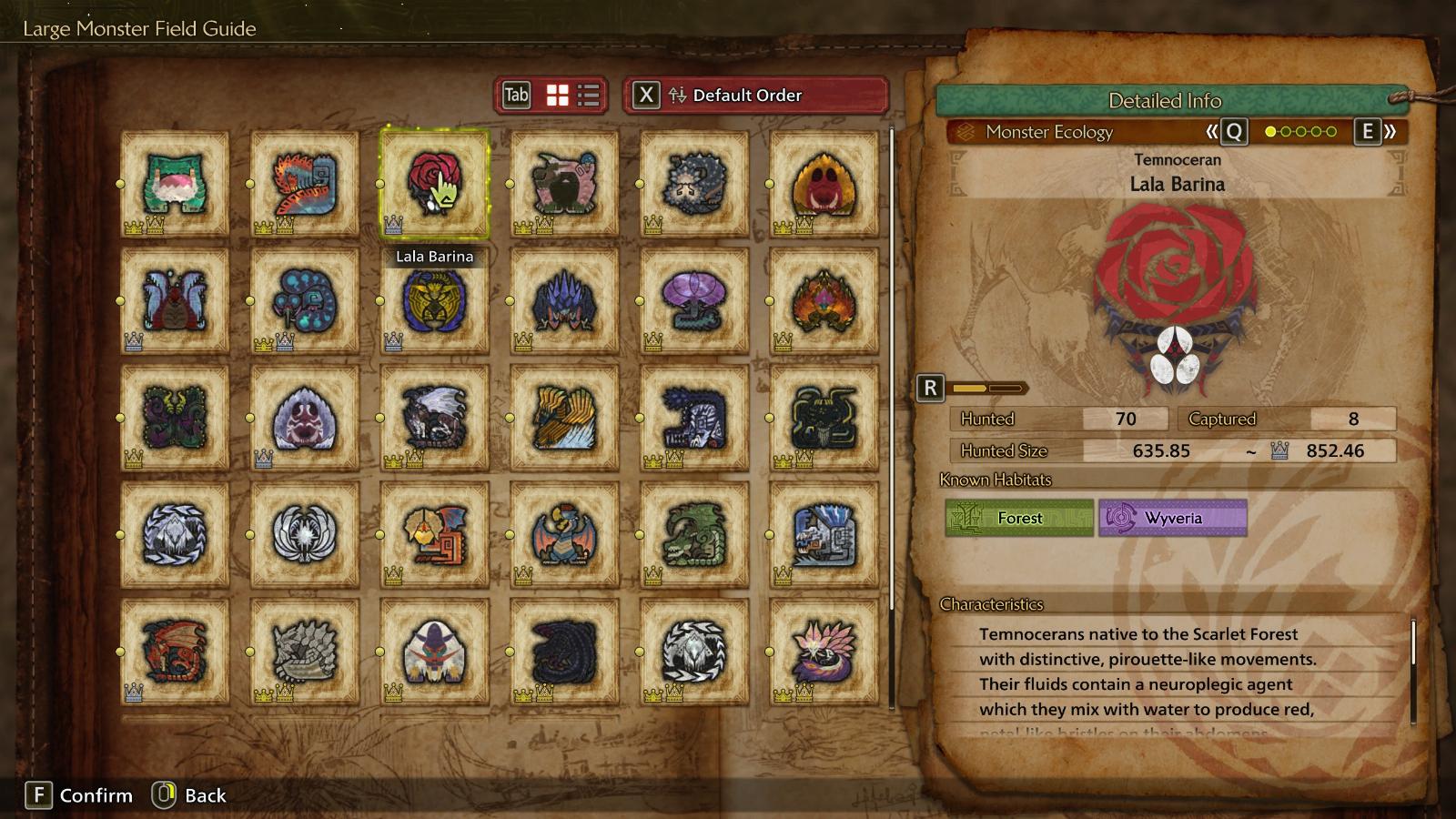Select the Lala Barina rose icon tile
This screenshot has height=819, width=1456.
[434, 183]
